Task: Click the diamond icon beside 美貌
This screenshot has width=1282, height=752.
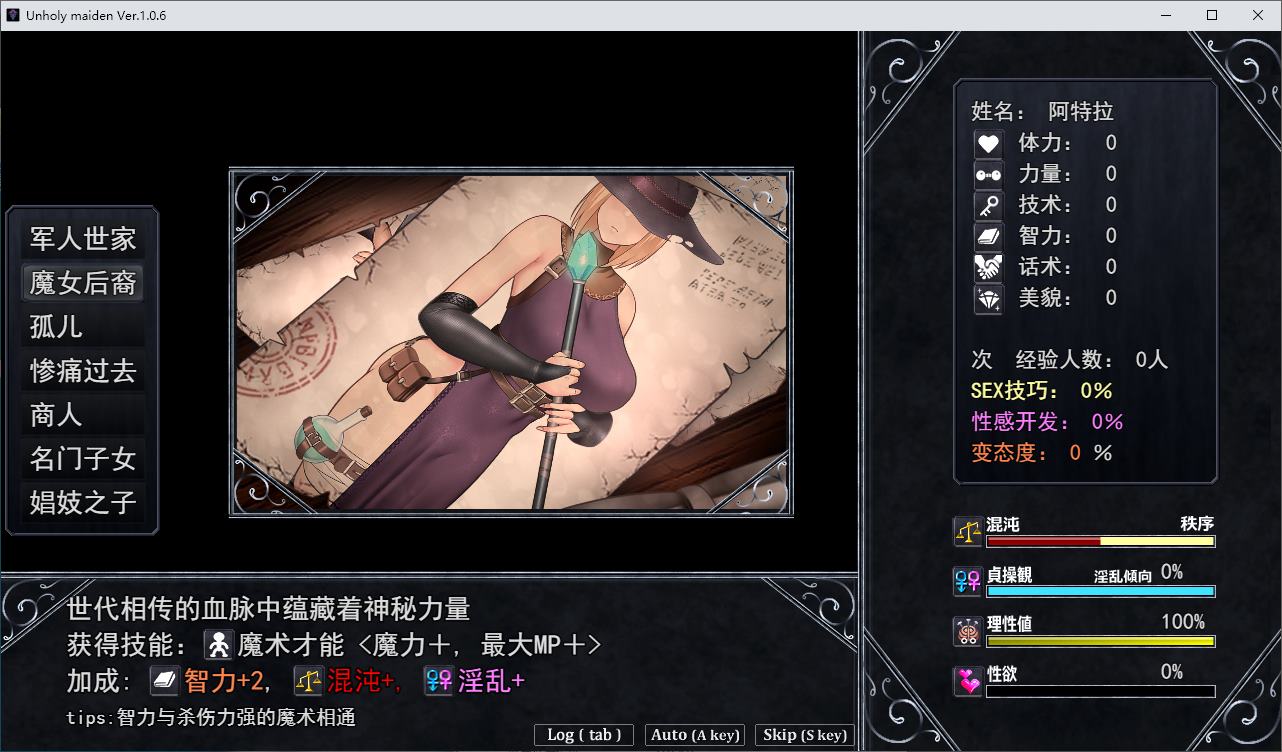Action: click(988, 297)
